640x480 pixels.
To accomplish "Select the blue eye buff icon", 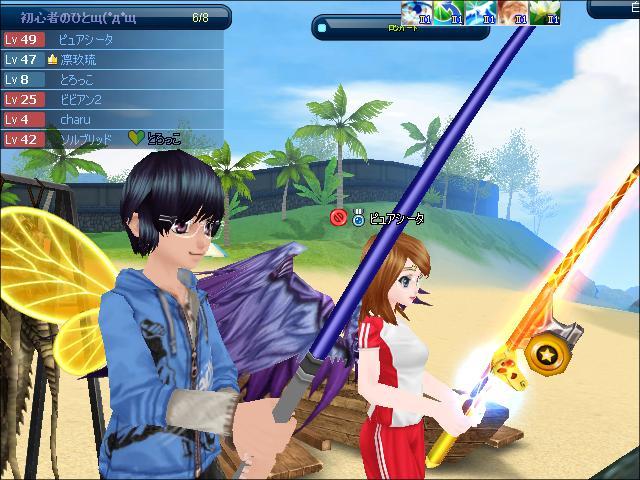I will coord(416,12).
